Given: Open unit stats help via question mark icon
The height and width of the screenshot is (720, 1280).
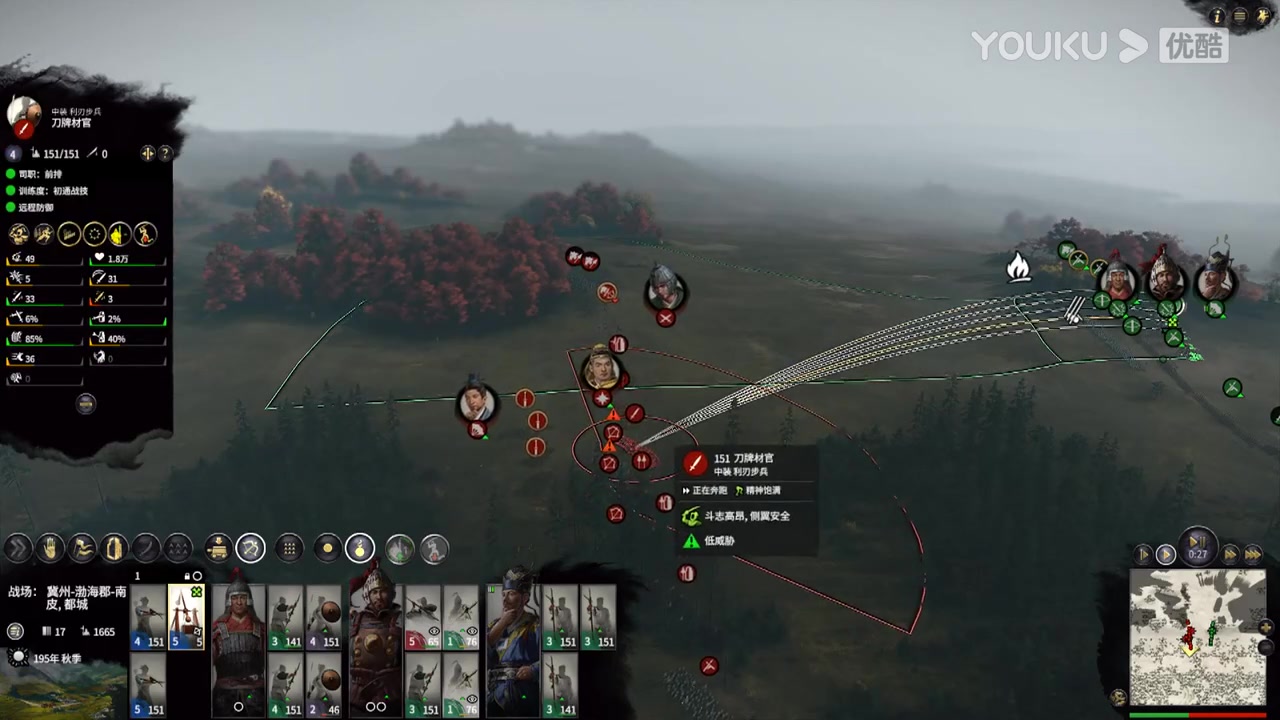Looking at the screenshot, I should point(165,153).
